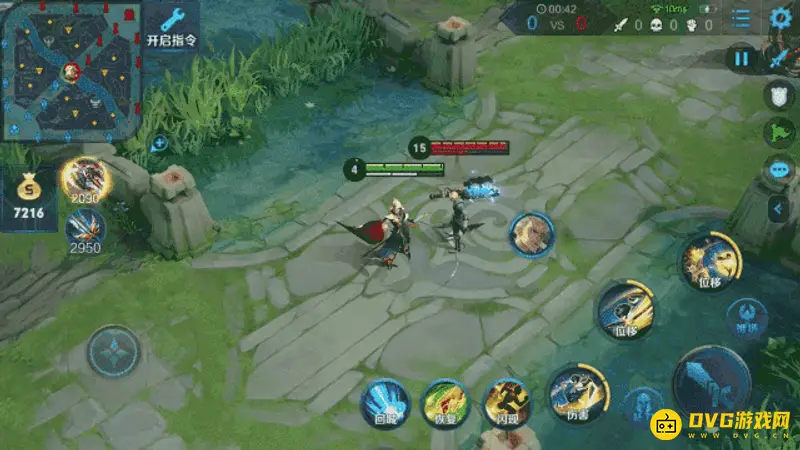Tap the green flag signal button
Viewport: 800px width, 450px height.
(779, 133)
